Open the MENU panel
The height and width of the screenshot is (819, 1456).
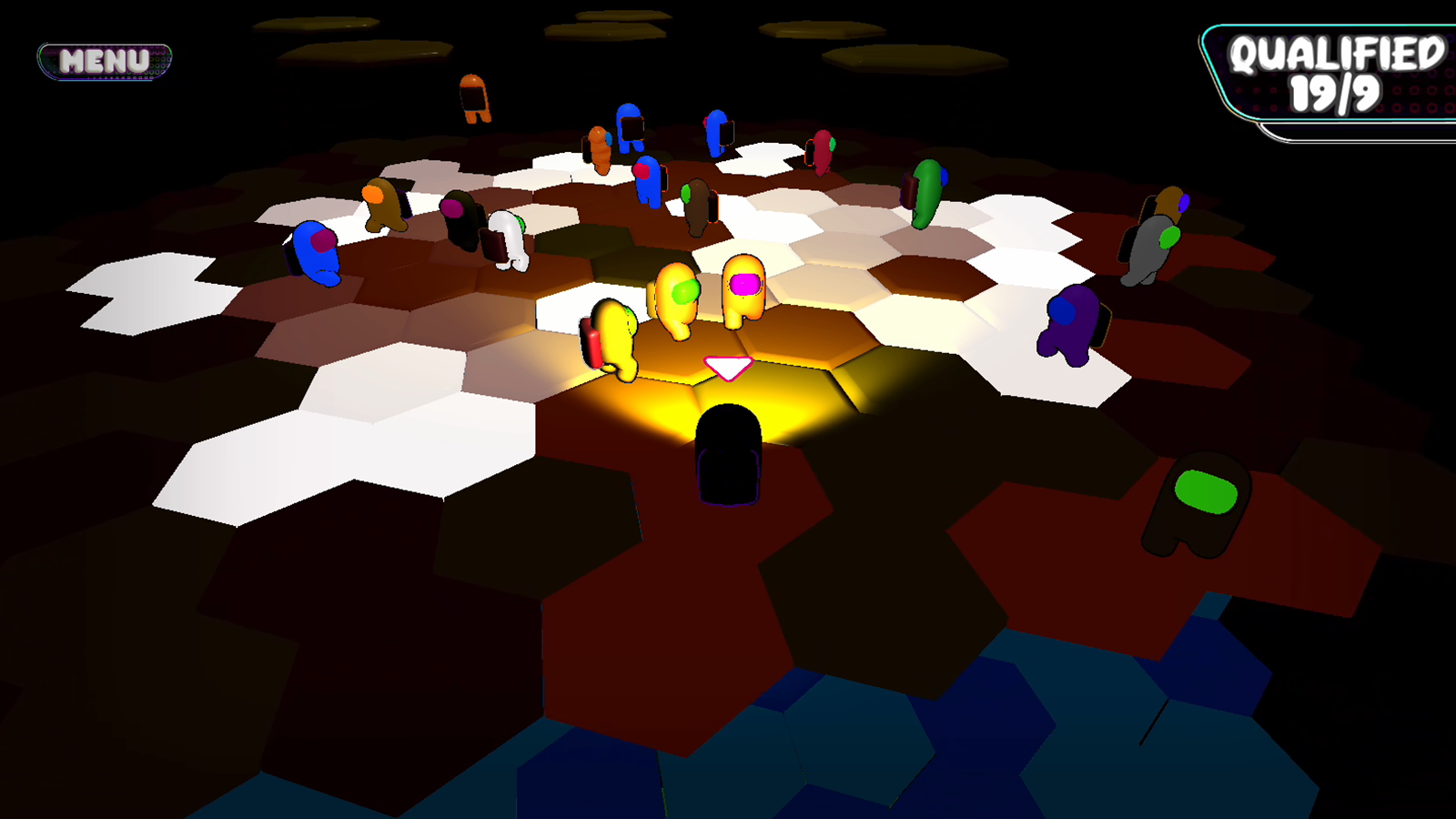(105, 59)
